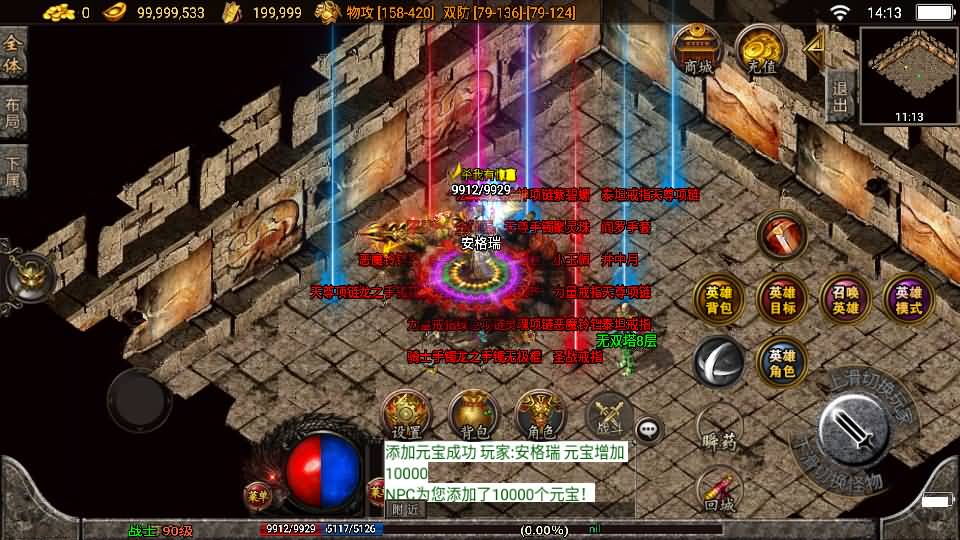
Task: Open the 背包 inventory bag
Action: [x=474, y=414]
